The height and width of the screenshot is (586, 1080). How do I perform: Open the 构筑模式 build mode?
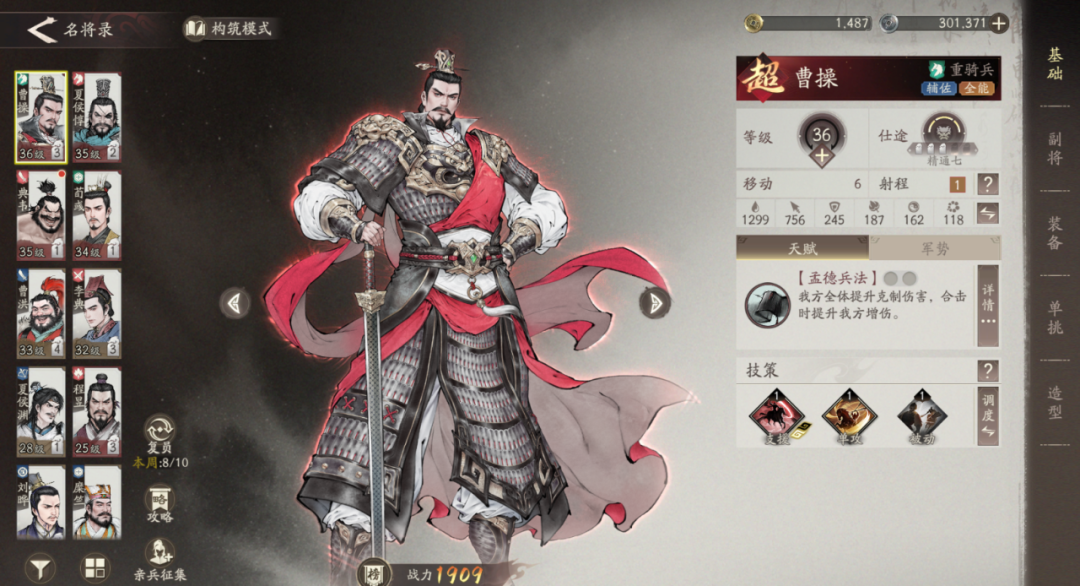point(229,29)
